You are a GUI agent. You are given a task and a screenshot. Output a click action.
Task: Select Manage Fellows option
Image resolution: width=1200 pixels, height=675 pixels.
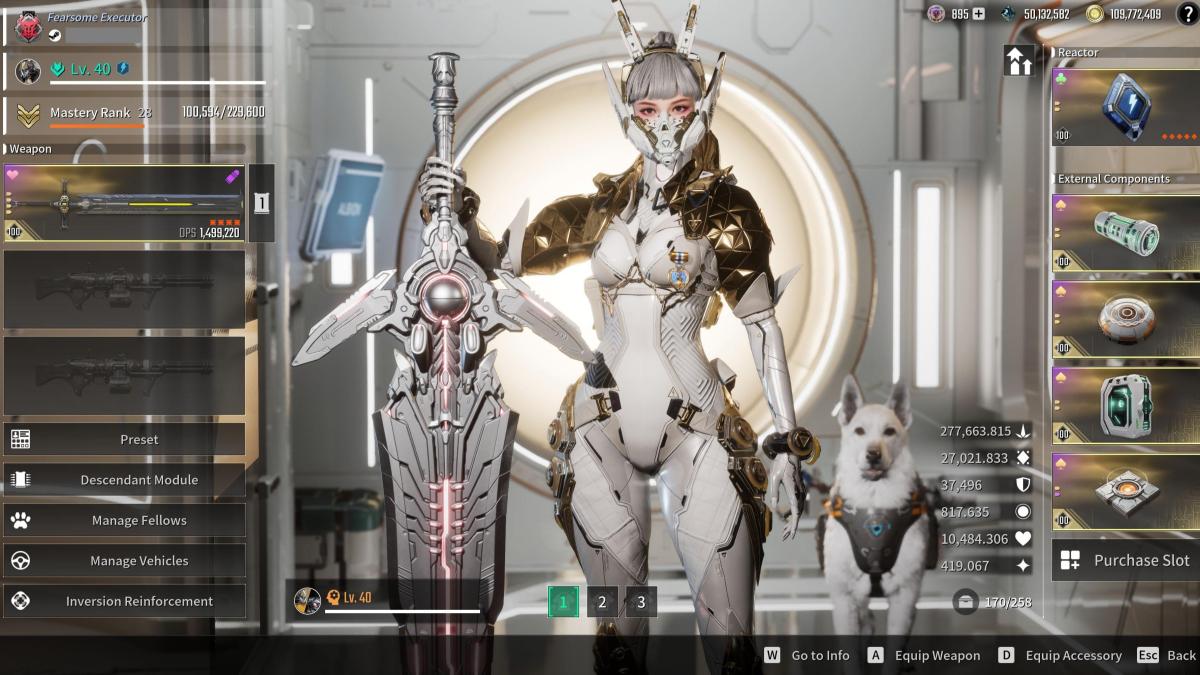pos(125,520)
